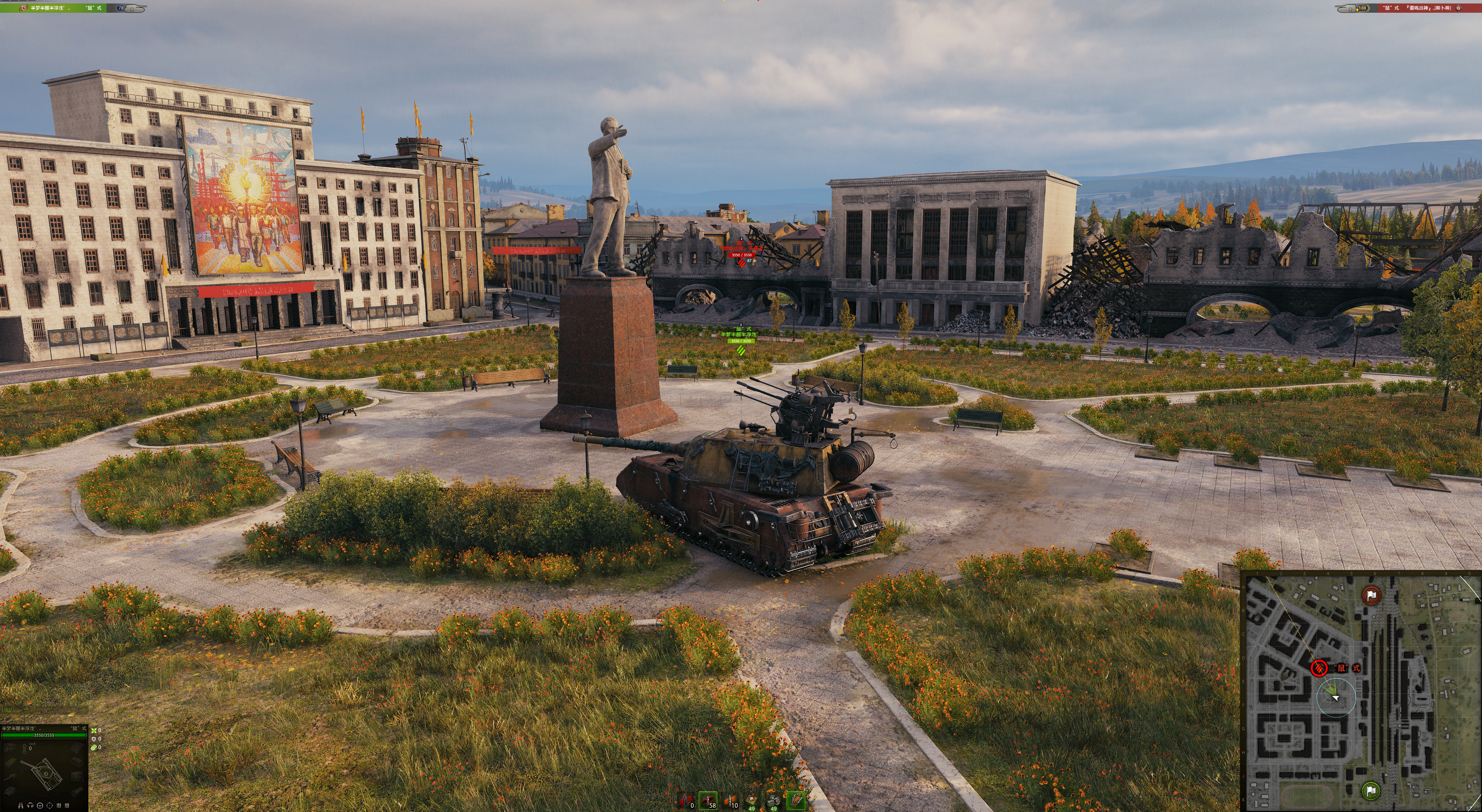This screenshot has height=812, width=1482.
Task: Click the red enemy base flag on minimap
Action: click(x=1371, y=595)
